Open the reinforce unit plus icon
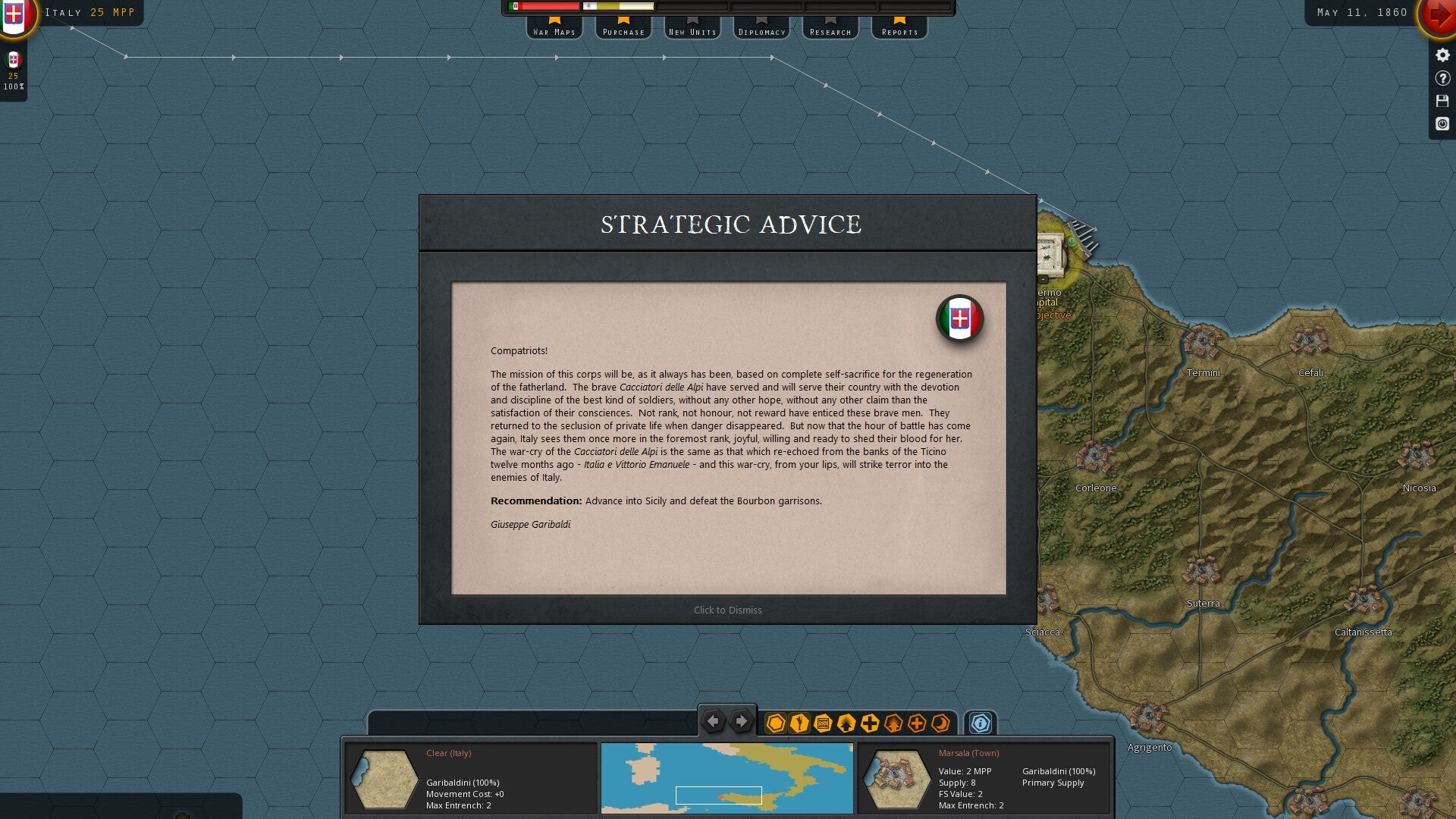 click(x=869, y=724)
